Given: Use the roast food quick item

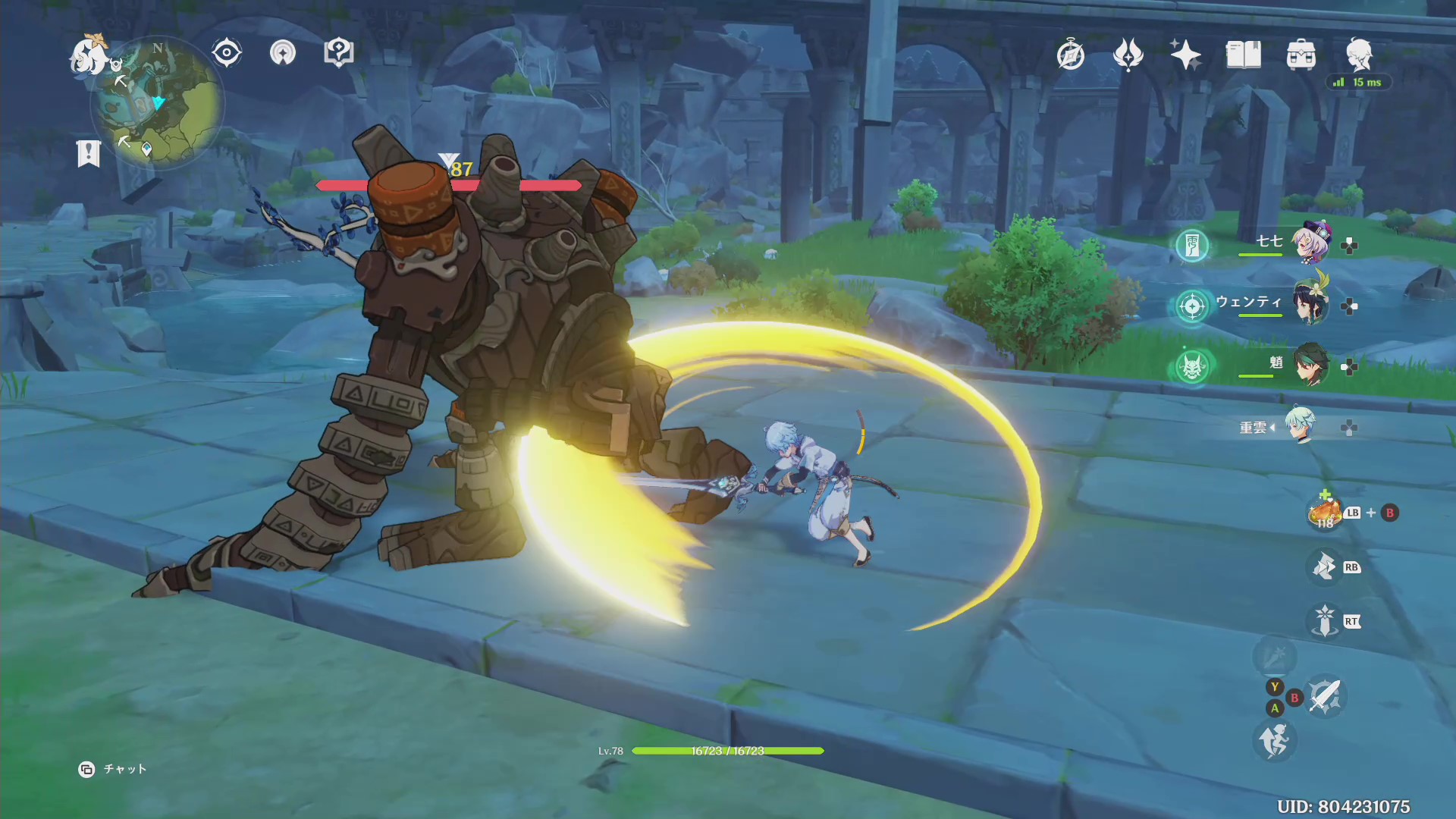Looking at the screenshot, I should click(x=1325, y=513).
